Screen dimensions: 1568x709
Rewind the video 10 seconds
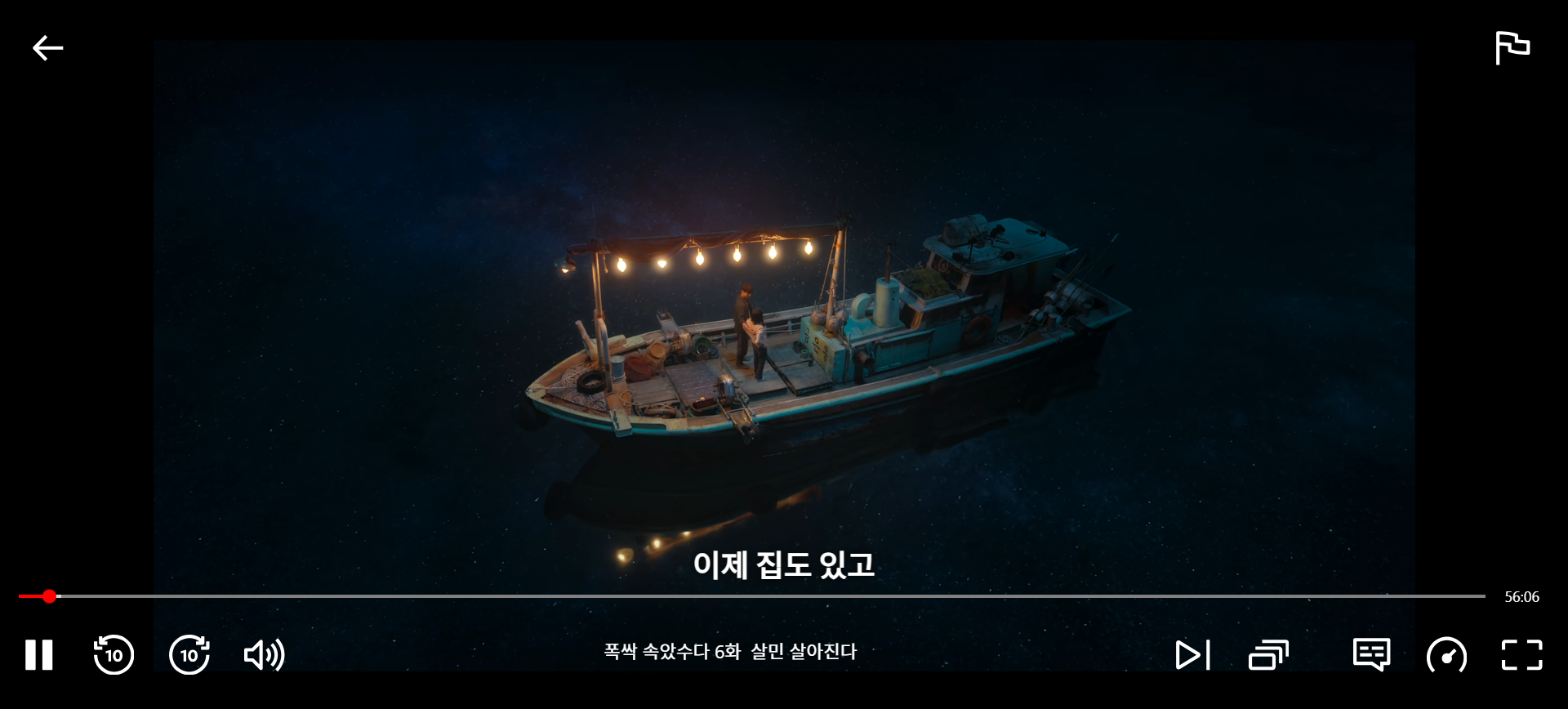114,655
